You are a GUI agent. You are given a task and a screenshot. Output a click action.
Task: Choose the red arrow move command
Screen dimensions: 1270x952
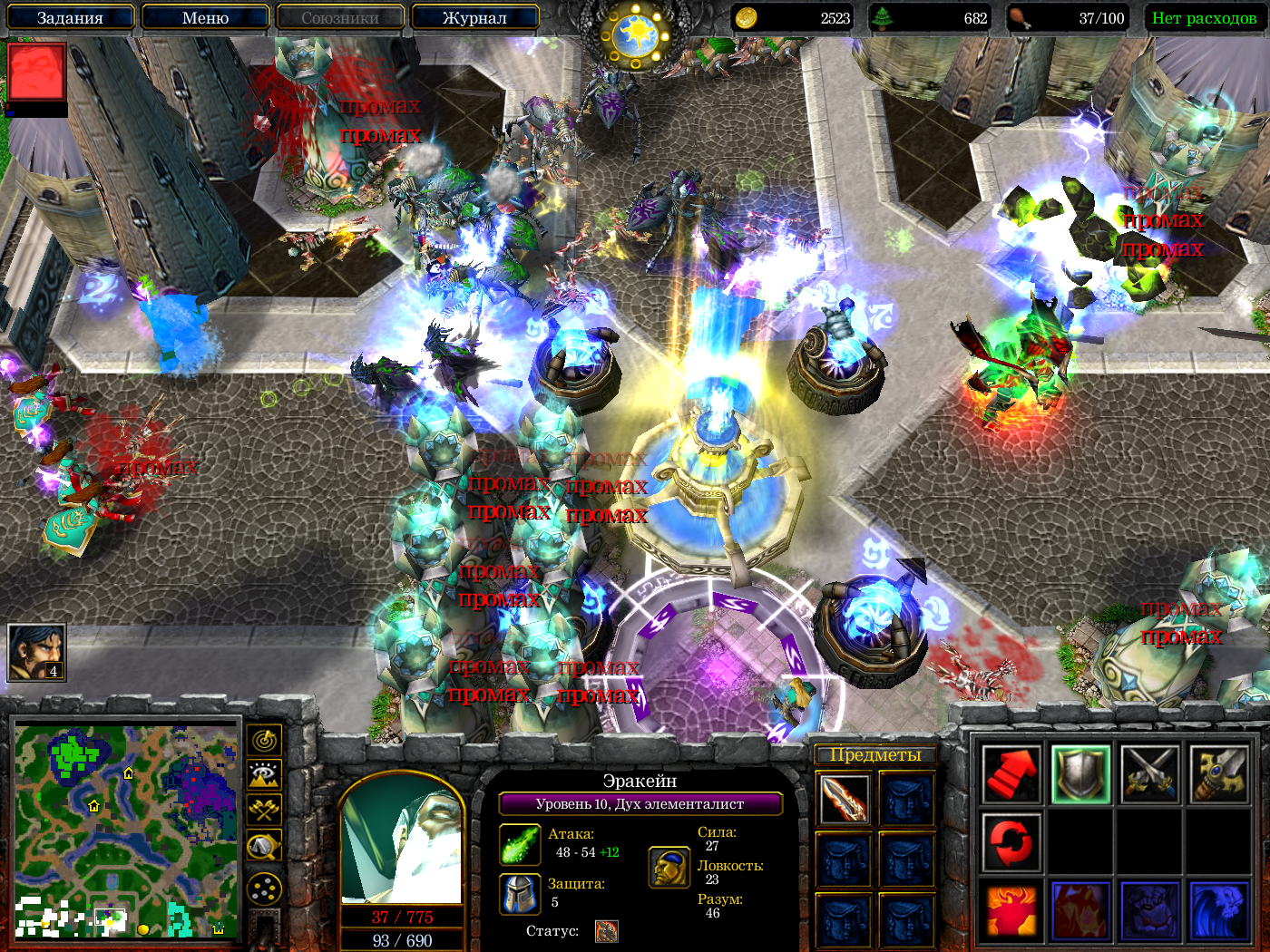[x=1011, y=775]
